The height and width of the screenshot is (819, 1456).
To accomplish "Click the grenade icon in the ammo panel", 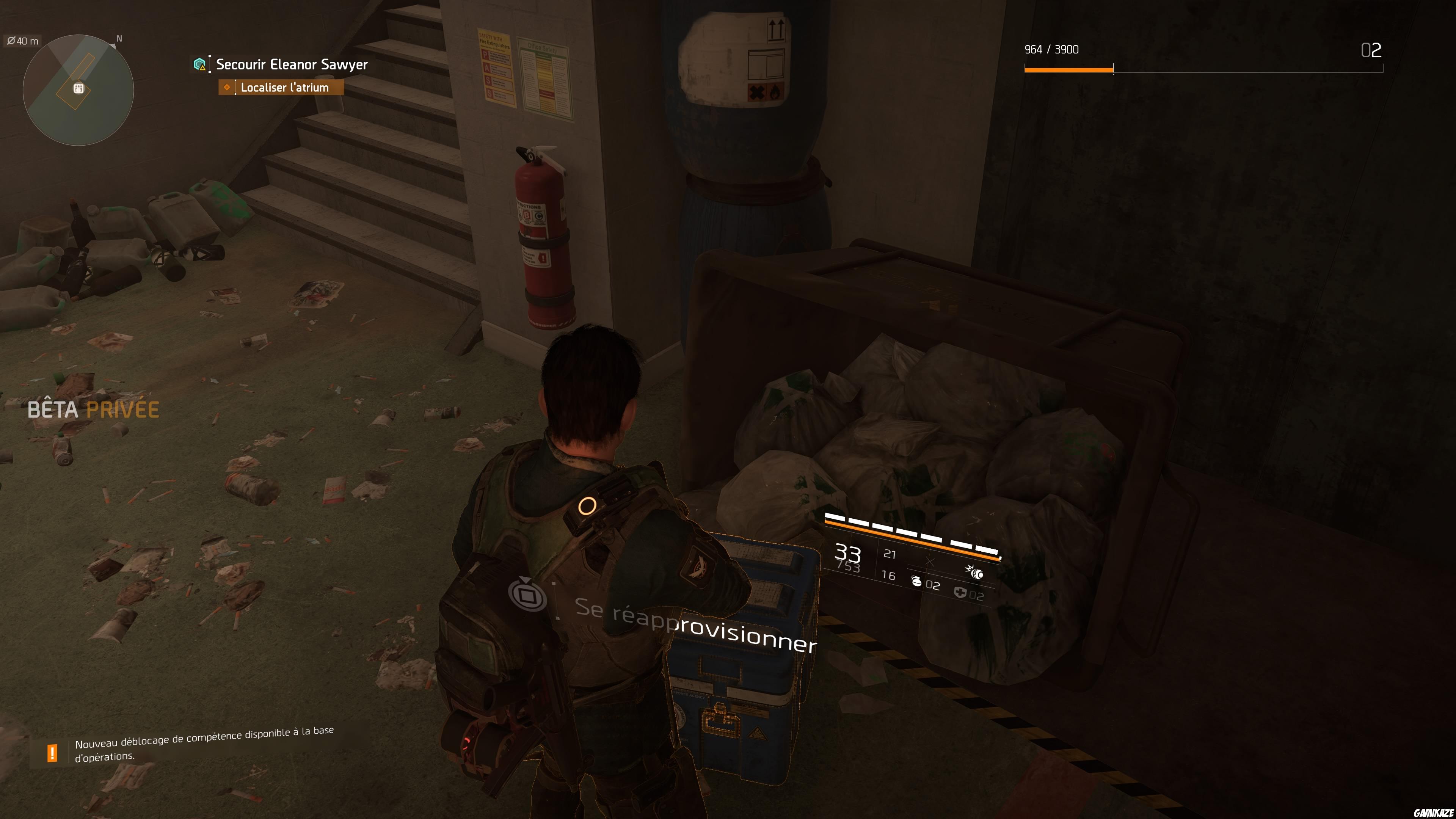I will 916,583.
